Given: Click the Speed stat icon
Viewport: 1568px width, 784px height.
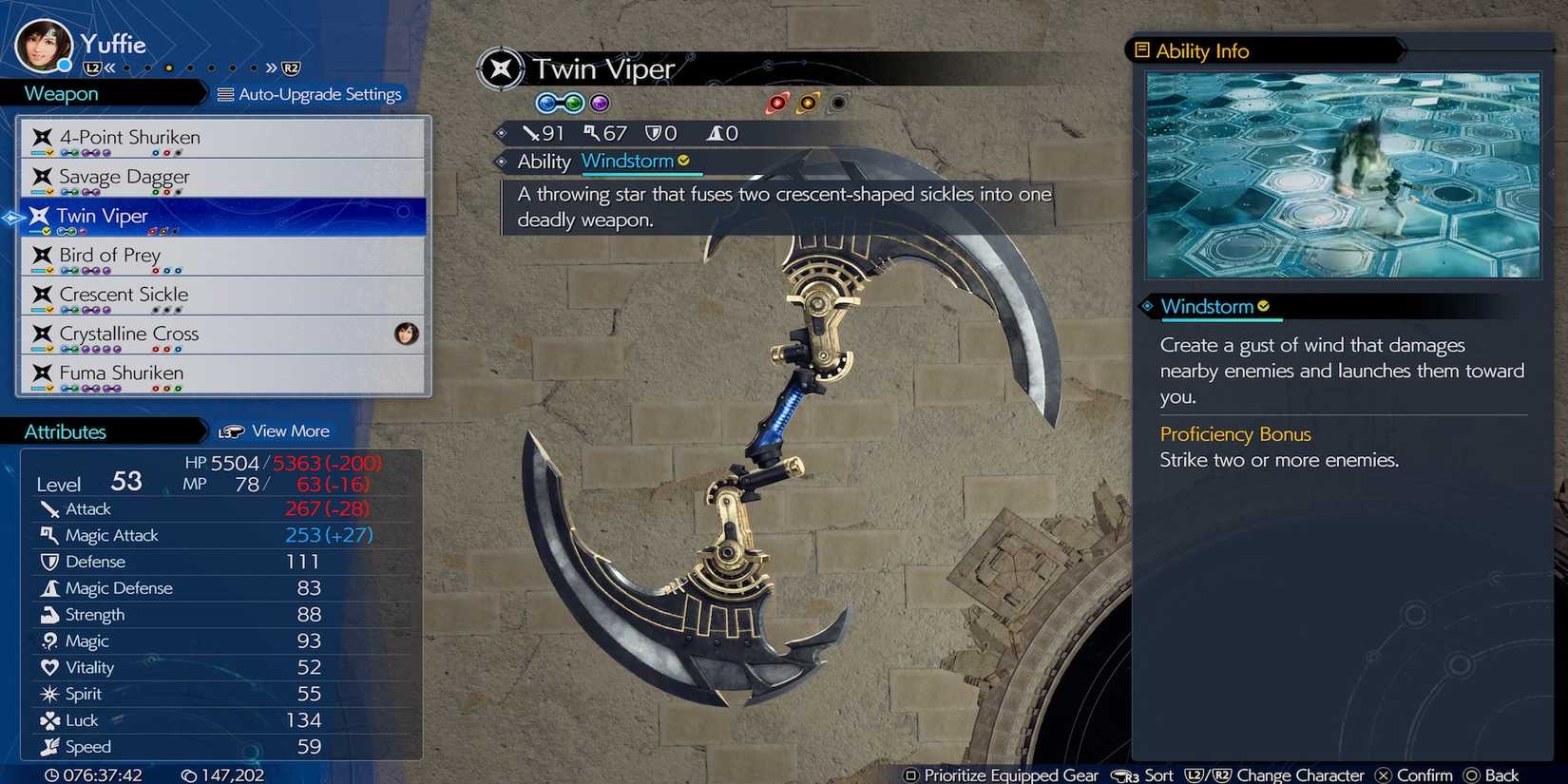Looking at the screenshot, I should coord(49,747).
